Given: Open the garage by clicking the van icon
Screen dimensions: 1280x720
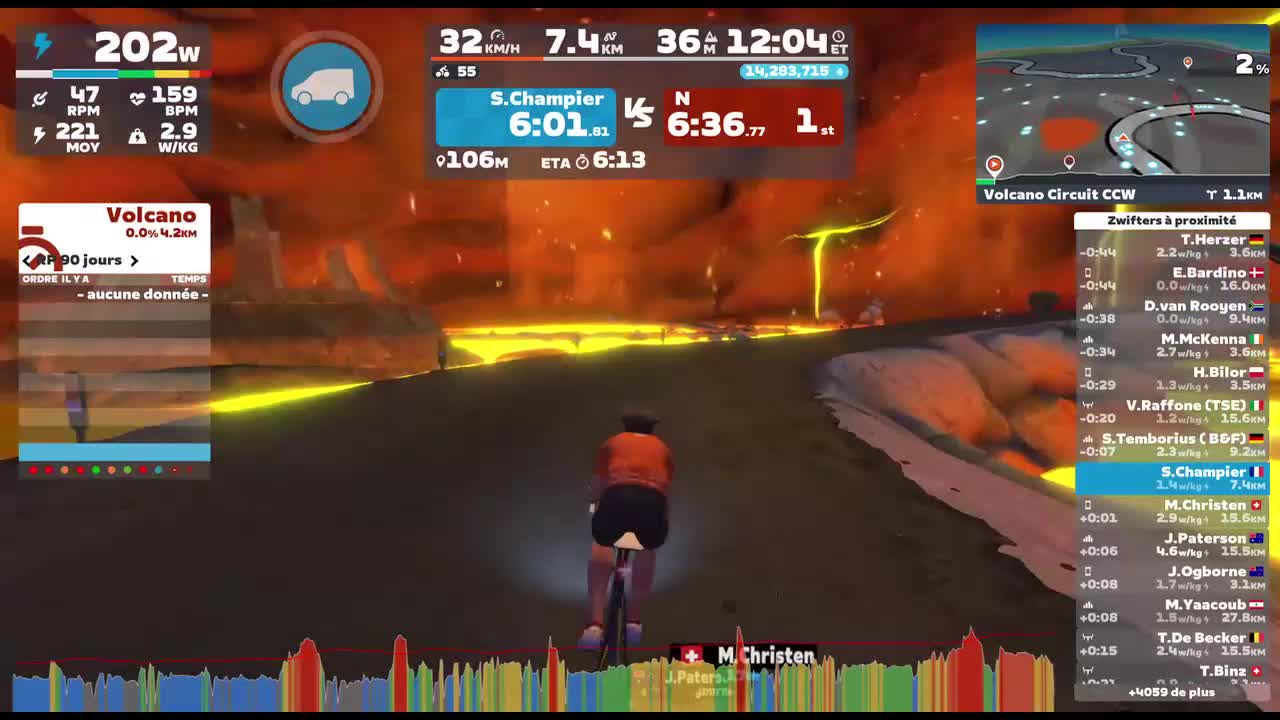Looking at the screenshot, I should (325, 86).
